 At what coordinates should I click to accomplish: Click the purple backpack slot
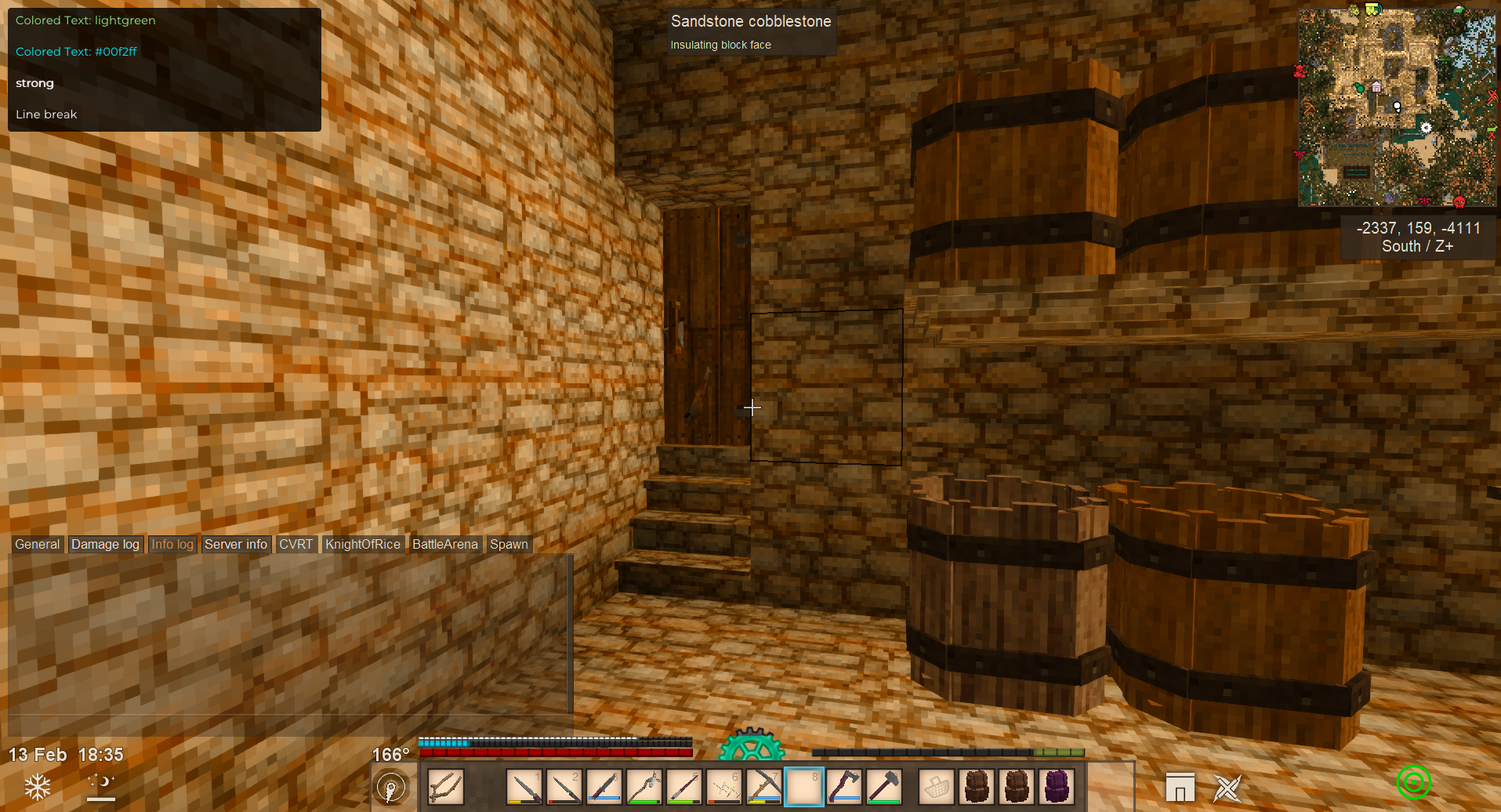(1056, 787)
